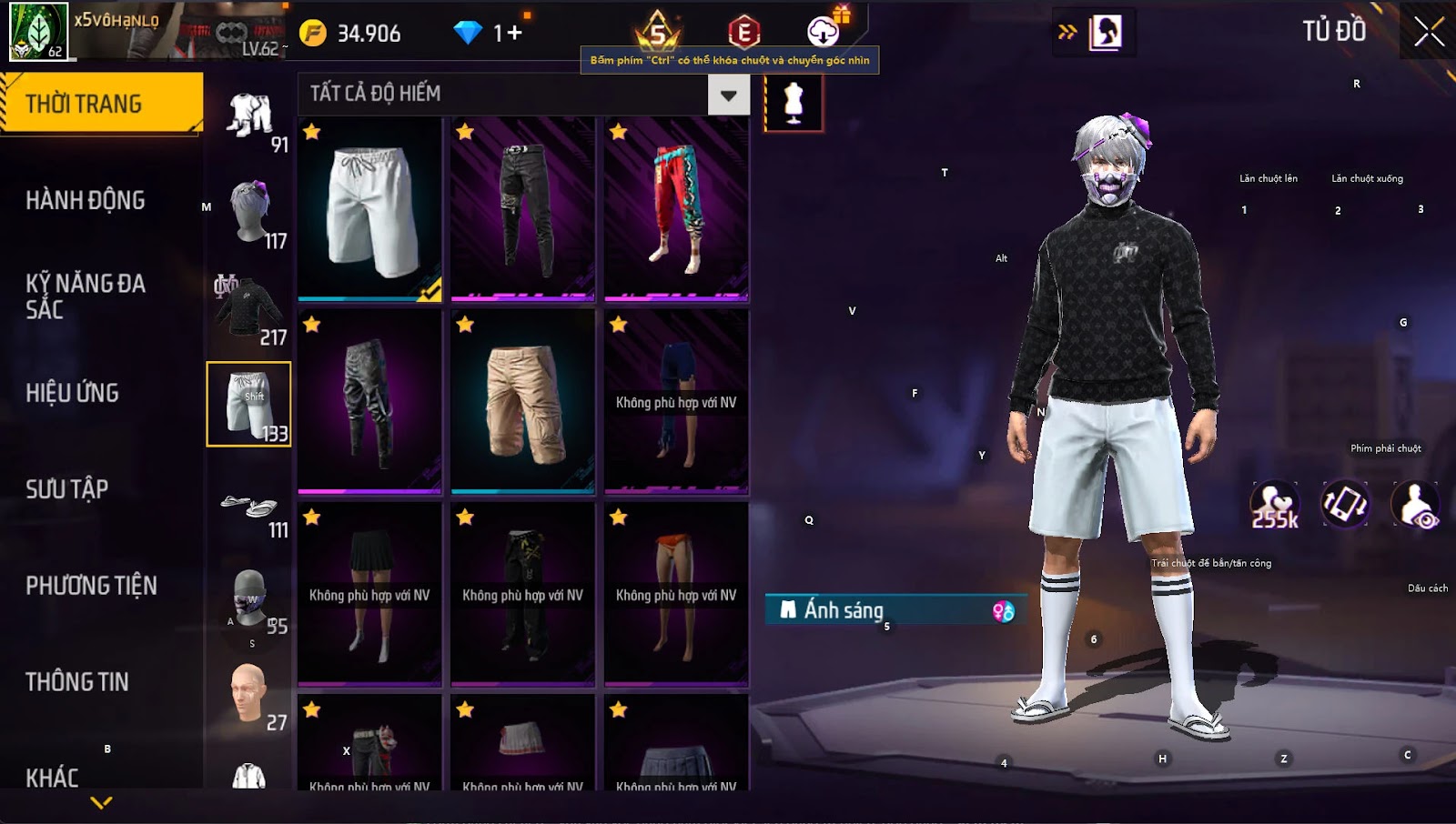
Task: Toggle the Ánh sáng lighting option
Action: pos(896,610)
